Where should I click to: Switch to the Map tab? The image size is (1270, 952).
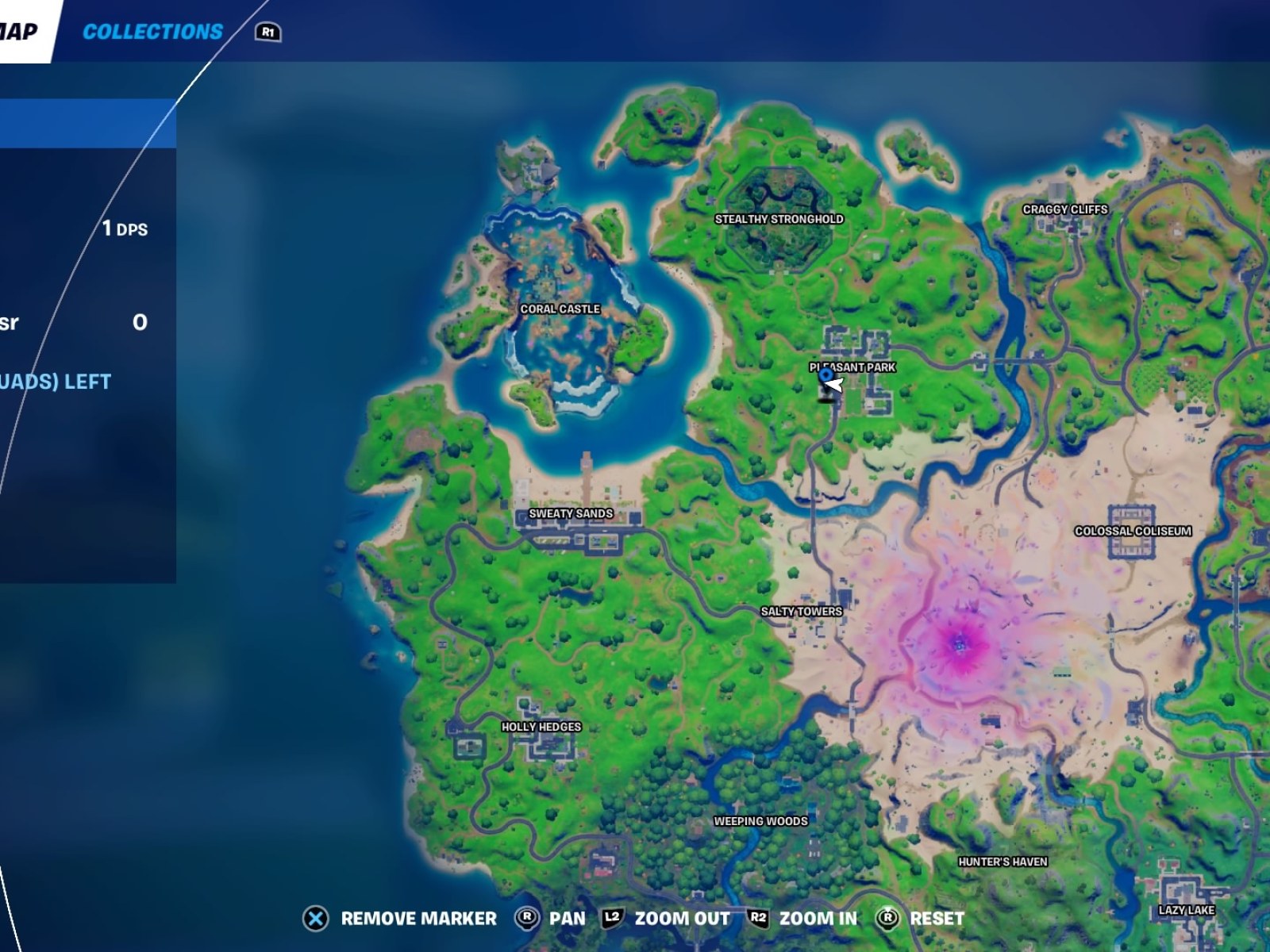pyautogui.click(x=20, y=30)
